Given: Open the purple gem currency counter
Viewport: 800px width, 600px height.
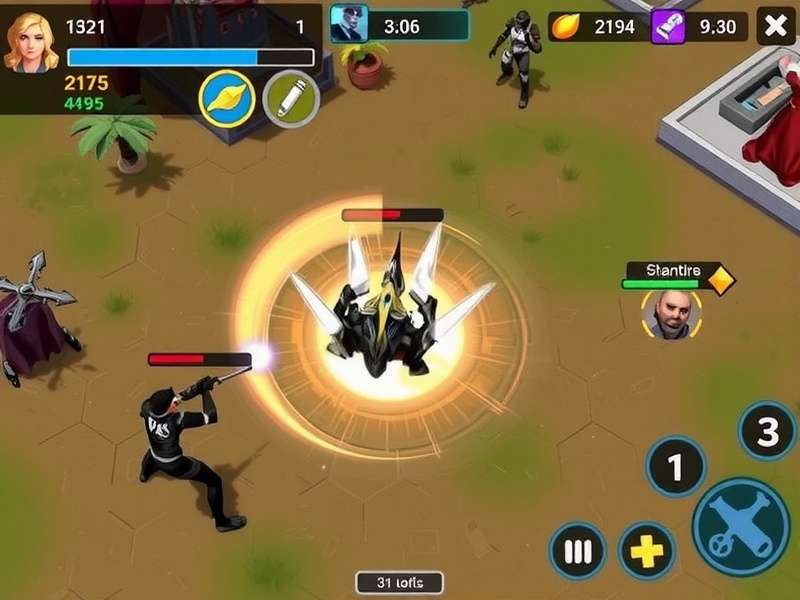Looking at the screenshot, I should click(700, 27).
